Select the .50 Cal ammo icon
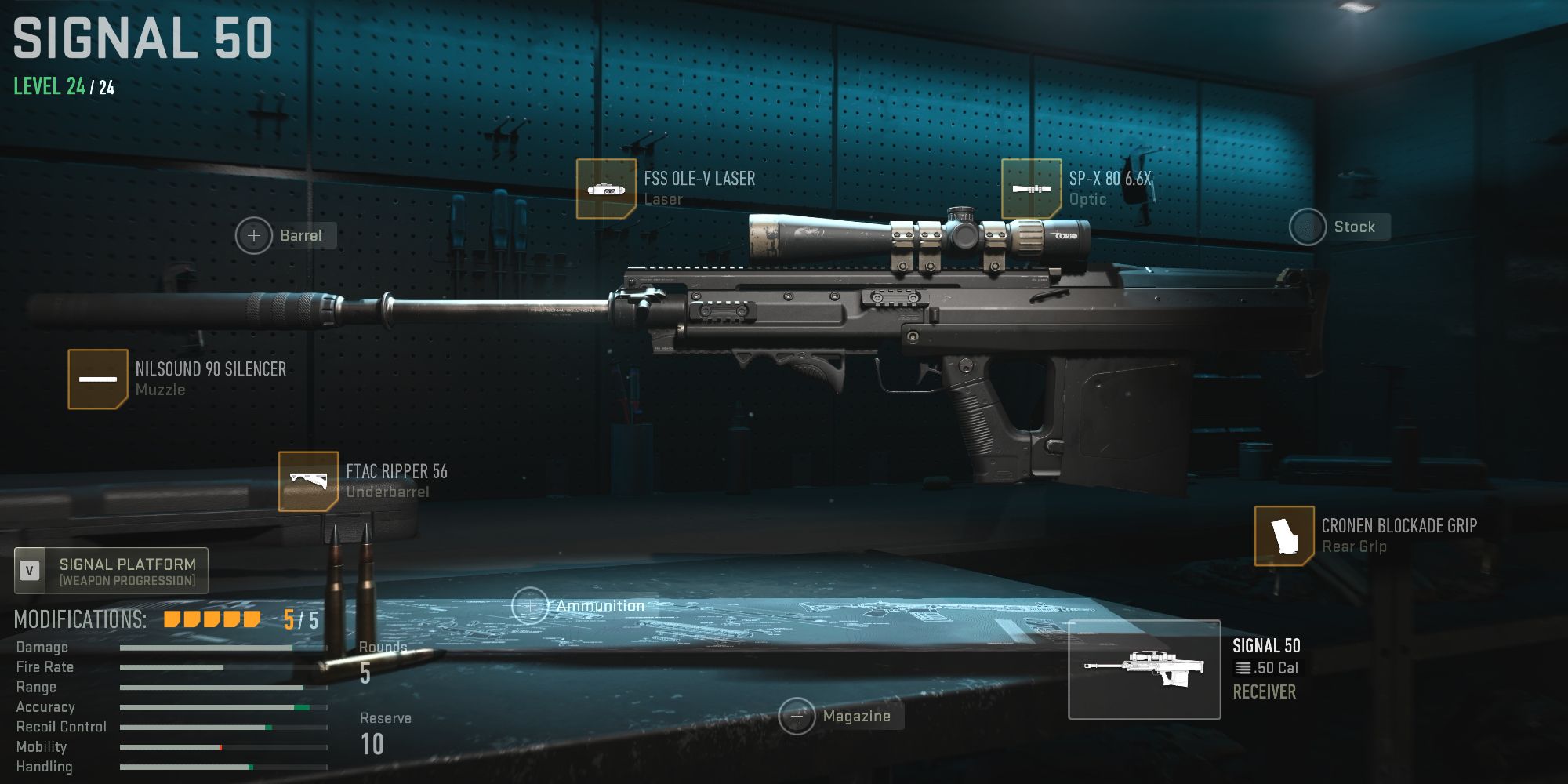This screenshot has height=784, width=1568. (x=1242, y=668)
